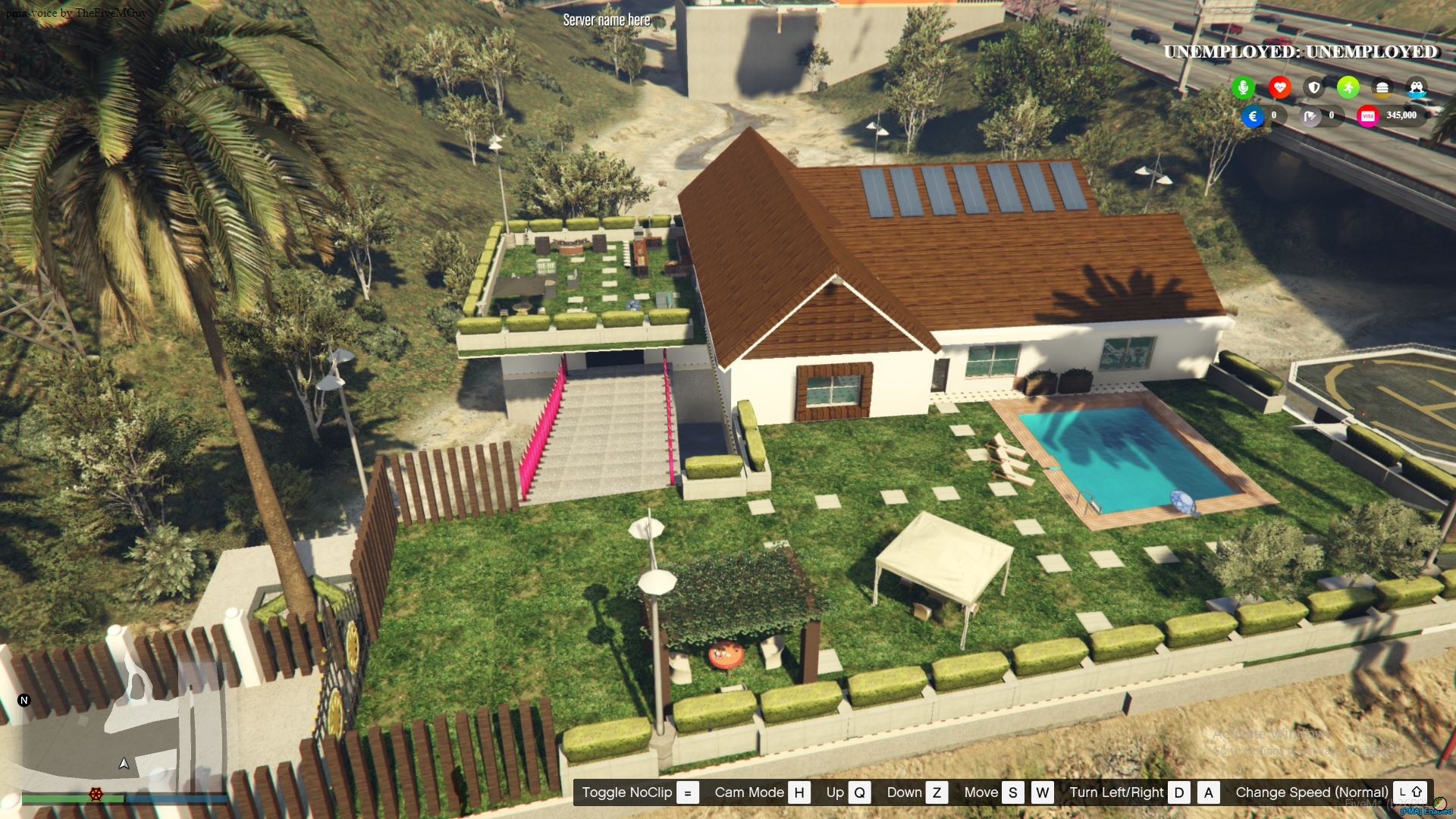Toggle NoClip using the = key button
Screen dimensions: 1456x819
pos(687,792)
